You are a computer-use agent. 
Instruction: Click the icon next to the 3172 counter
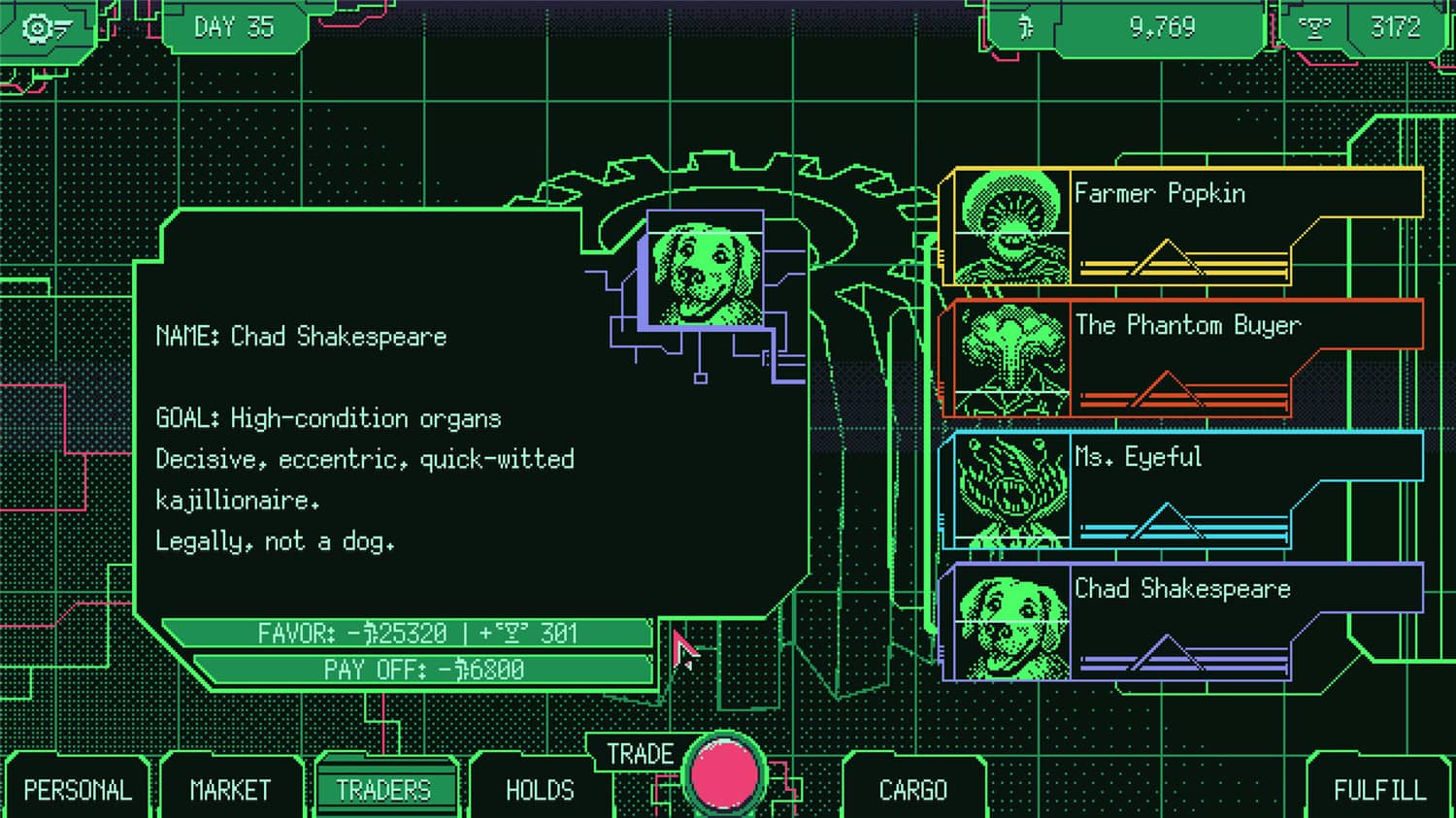point(1315,27)
